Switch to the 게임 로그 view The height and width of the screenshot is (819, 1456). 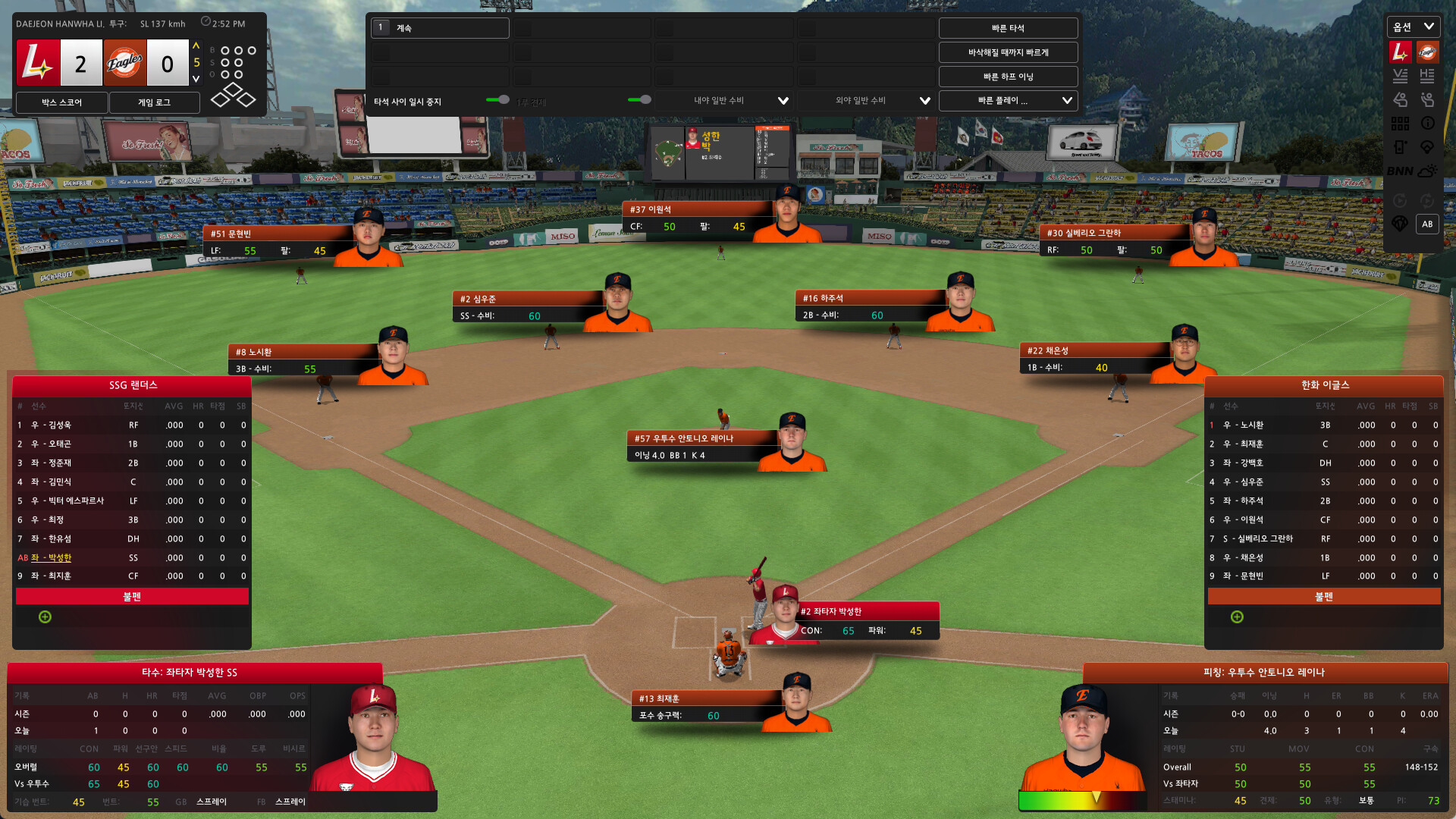coord(153,102)
